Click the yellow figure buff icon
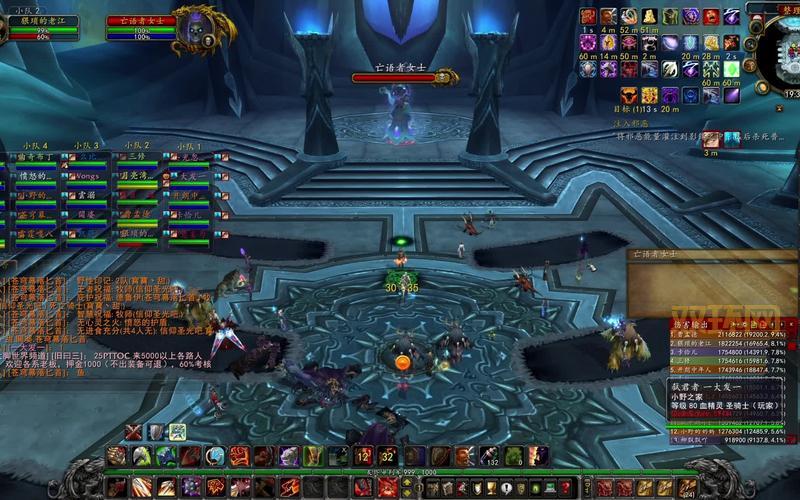800x500 pixels. 649,16
